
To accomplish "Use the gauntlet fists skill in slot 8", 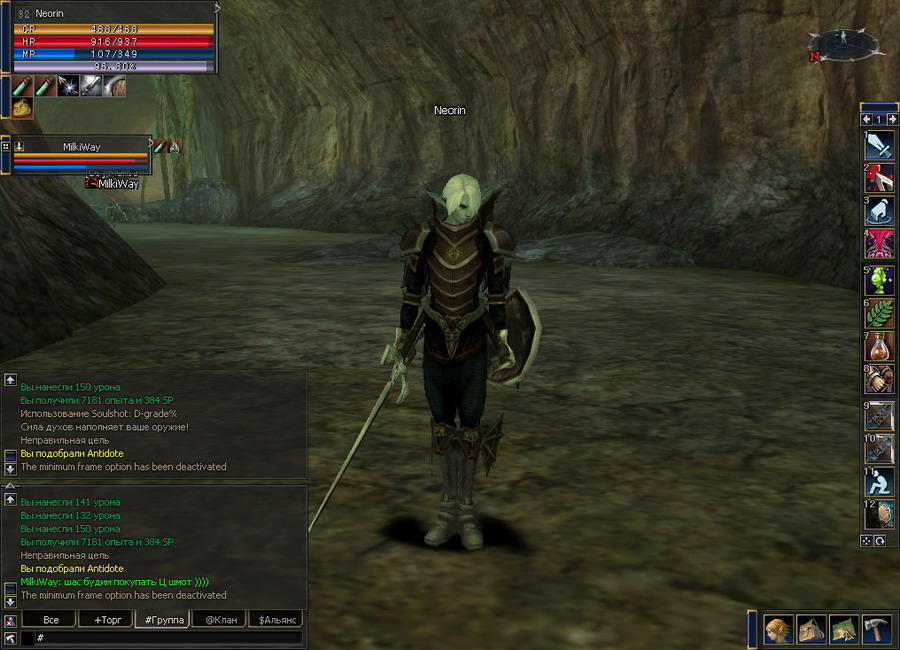I will 879,381.
